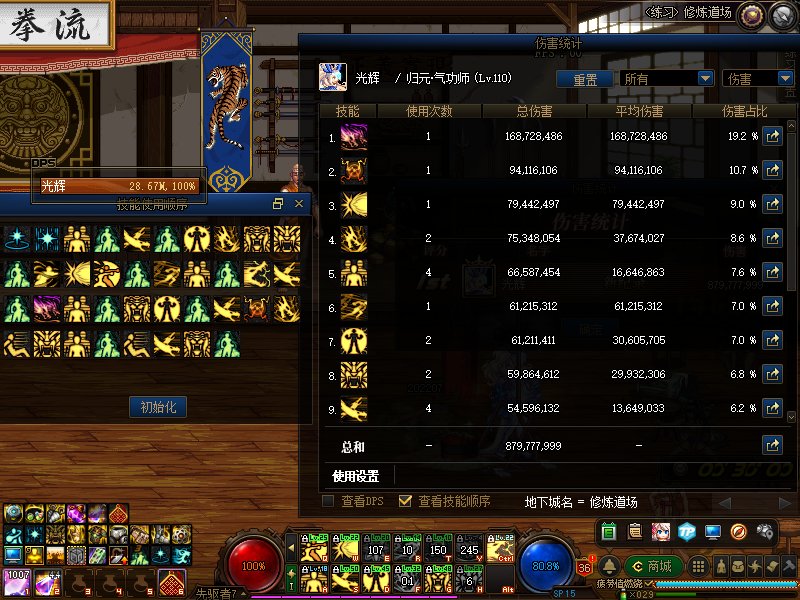Select the purple skill icon in damage row 1
The height and width of the screenshot is (600, 800).
pos(354,137)
